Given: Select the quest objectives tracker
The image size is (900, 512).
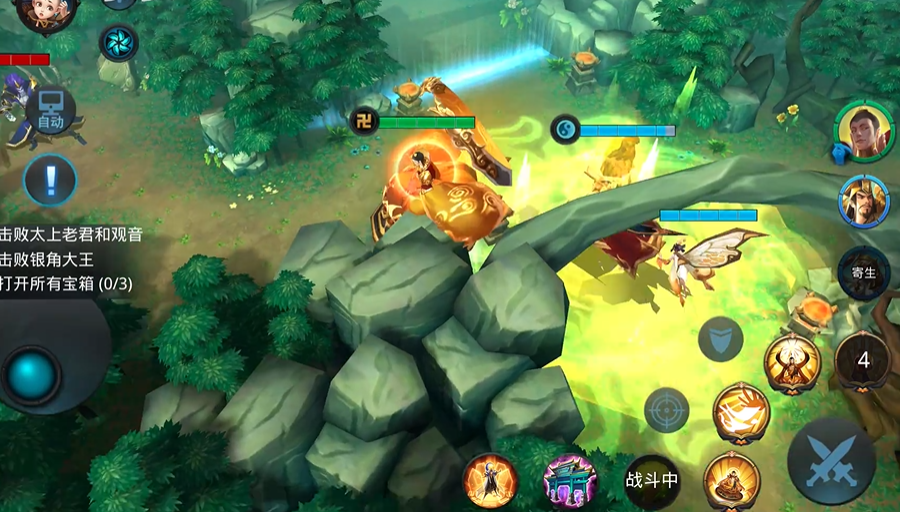Looking at the screenshot, I should point(72,259).
